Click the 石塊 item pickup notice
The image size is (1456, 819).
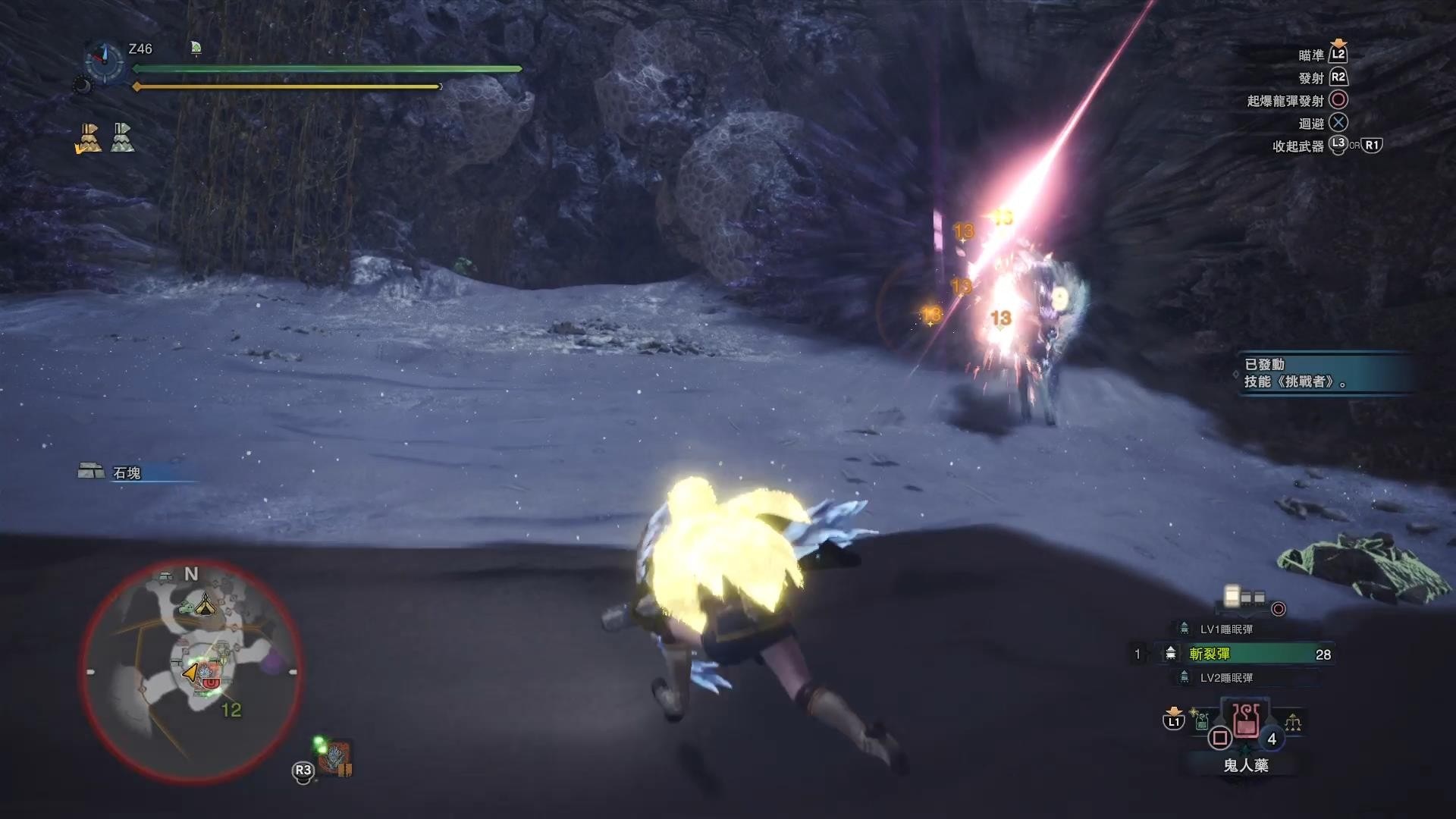pyautogui.click(x=127, y=473)
